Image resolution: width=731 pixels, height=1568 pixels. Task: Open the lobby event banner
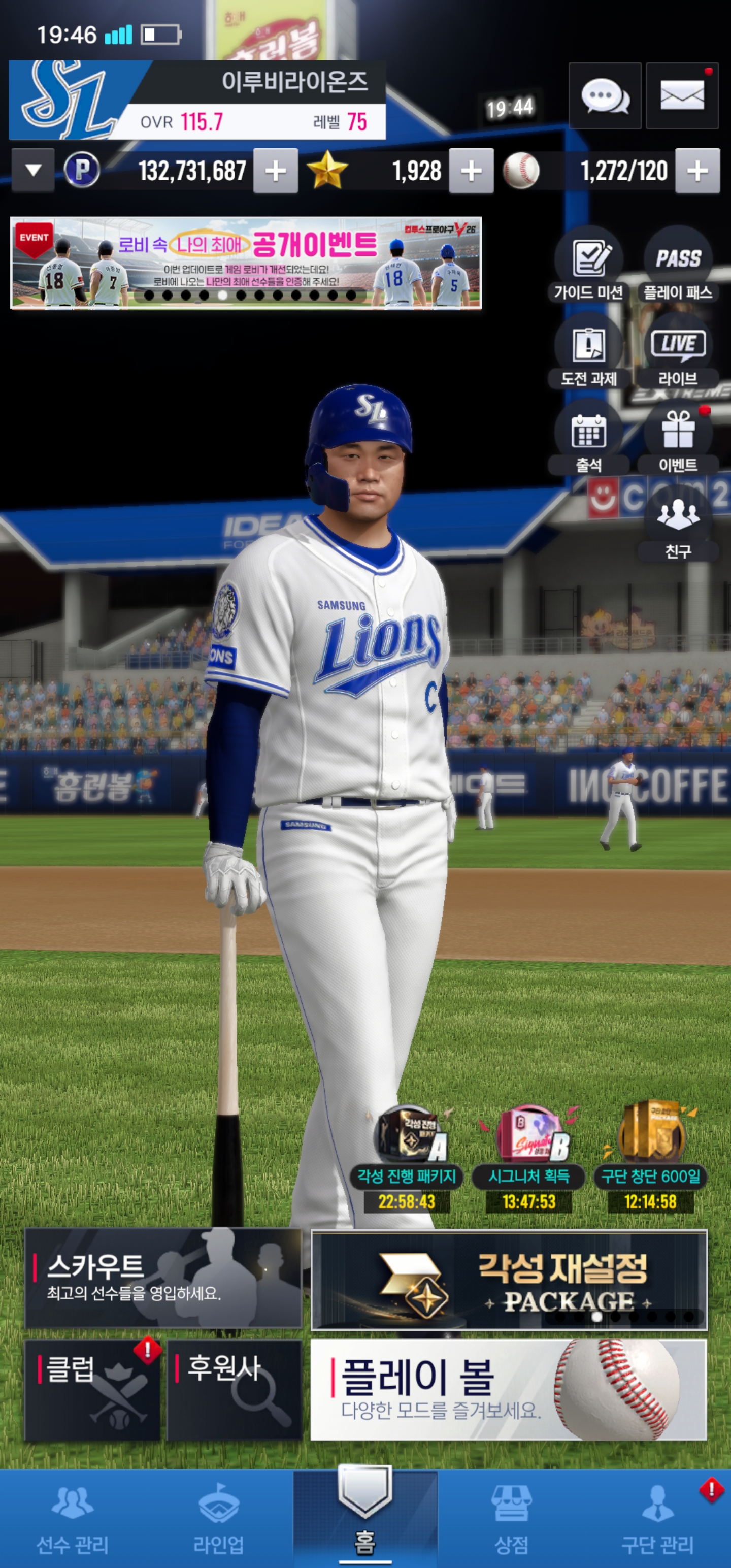[x=246, y=263]
